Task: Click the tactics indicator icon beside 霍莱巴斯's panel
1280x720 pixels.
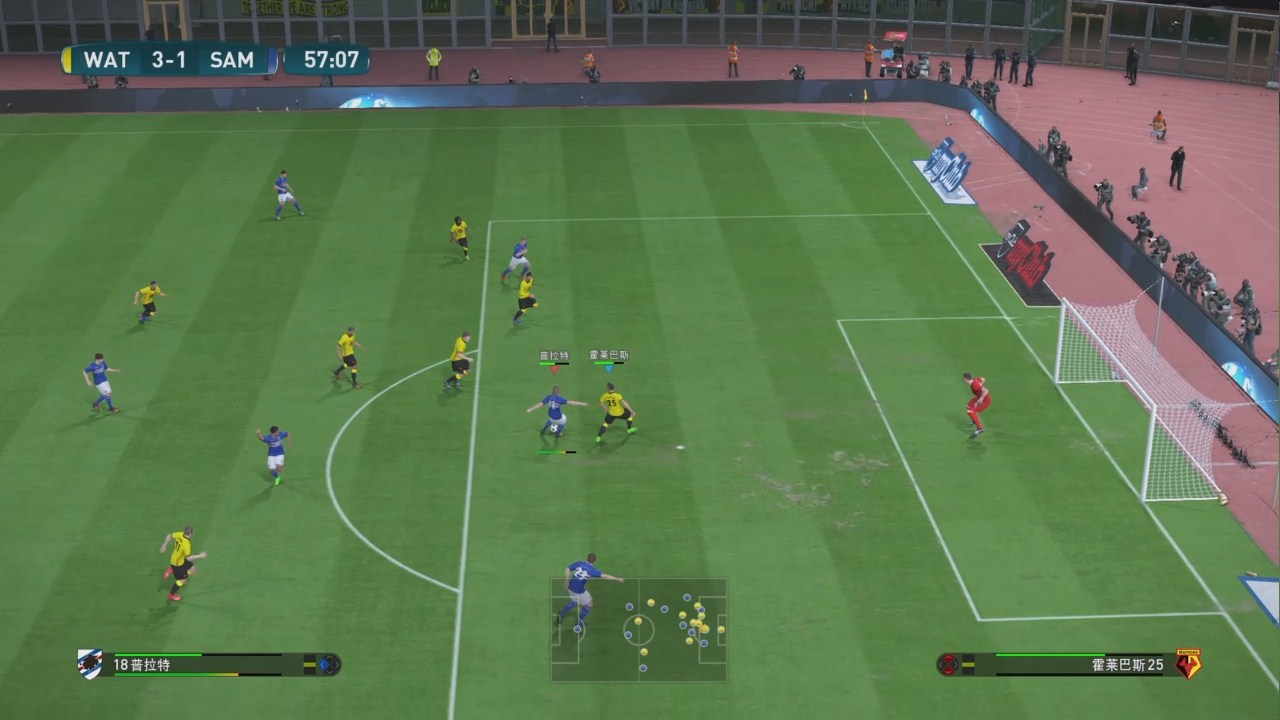Action: 947,664
